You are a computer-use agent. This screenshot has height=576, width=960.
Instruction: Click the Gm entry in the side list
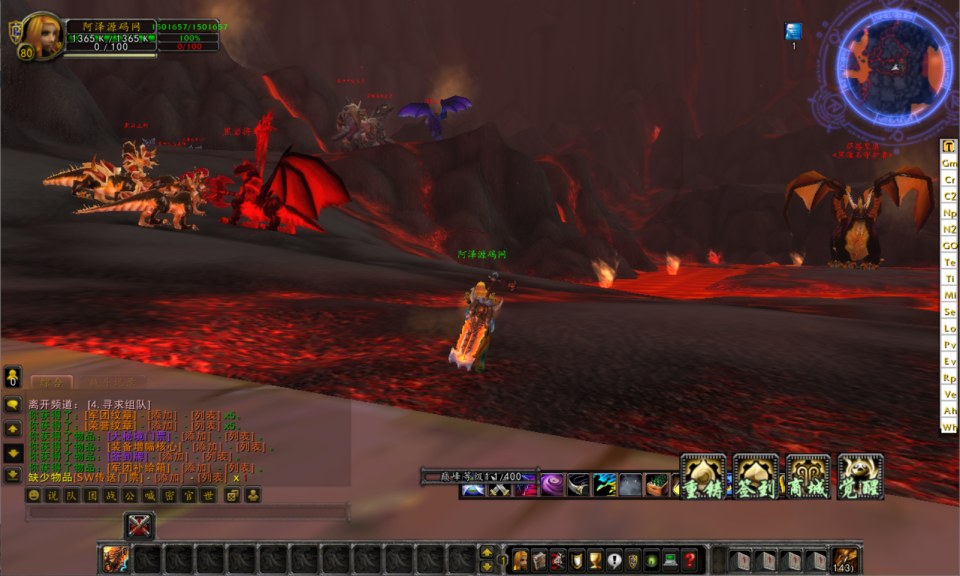(x=949, y=163)
